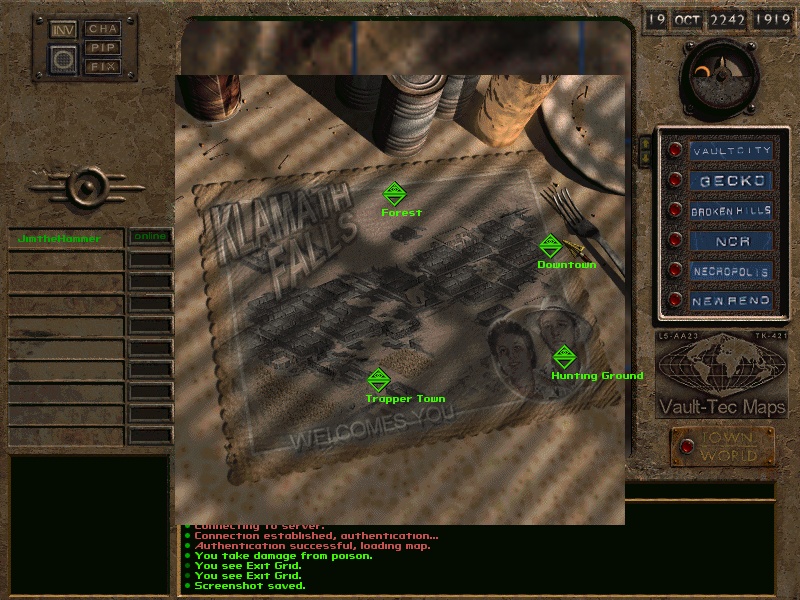The width and height of the screenshot is (800, 600).
Task: Select JimtheHammer in the party list
Action: pos(66,238)
